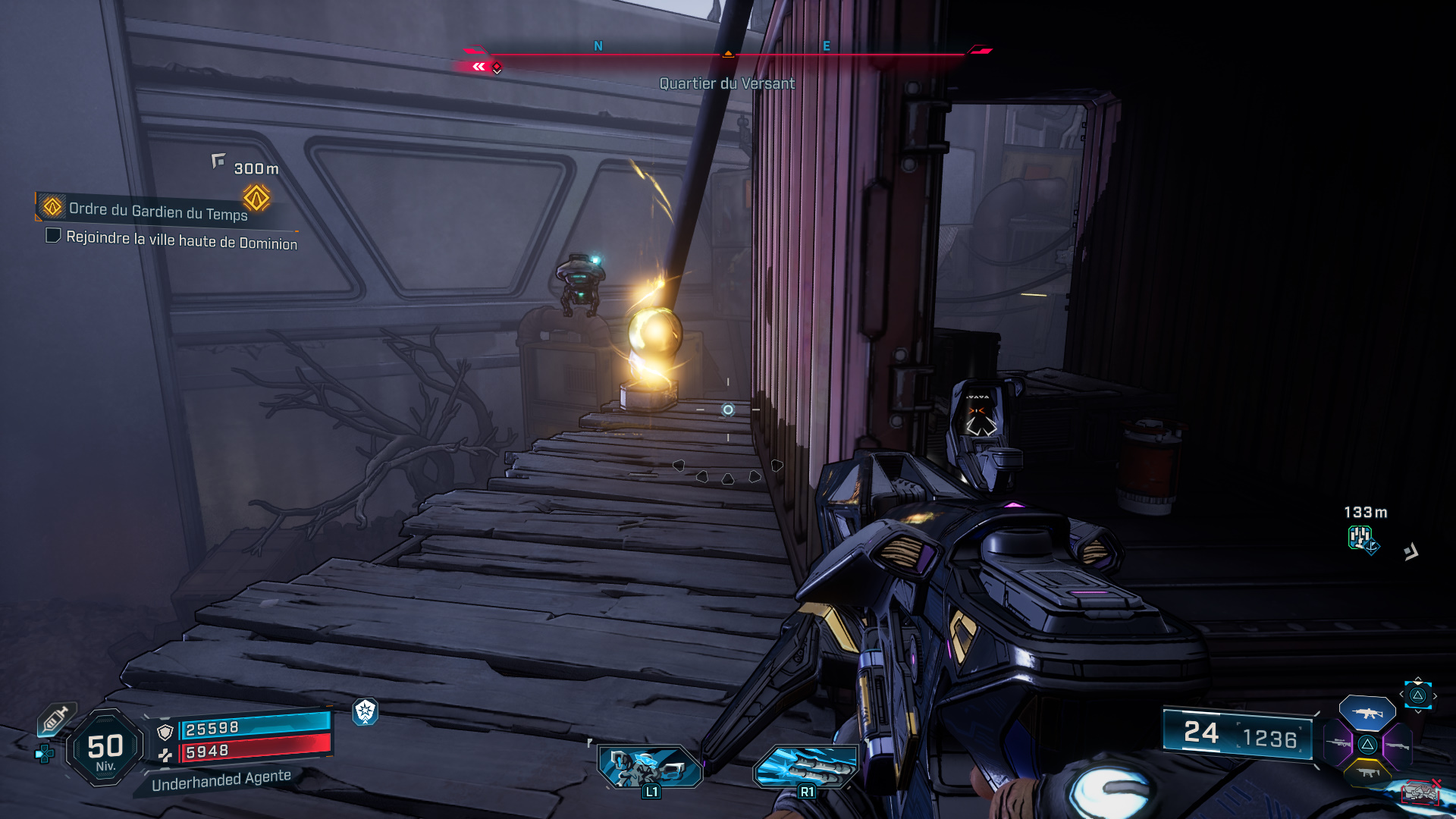
Task: Click the shotgun icon in the right wheel slot
Action: point(1398,745)
